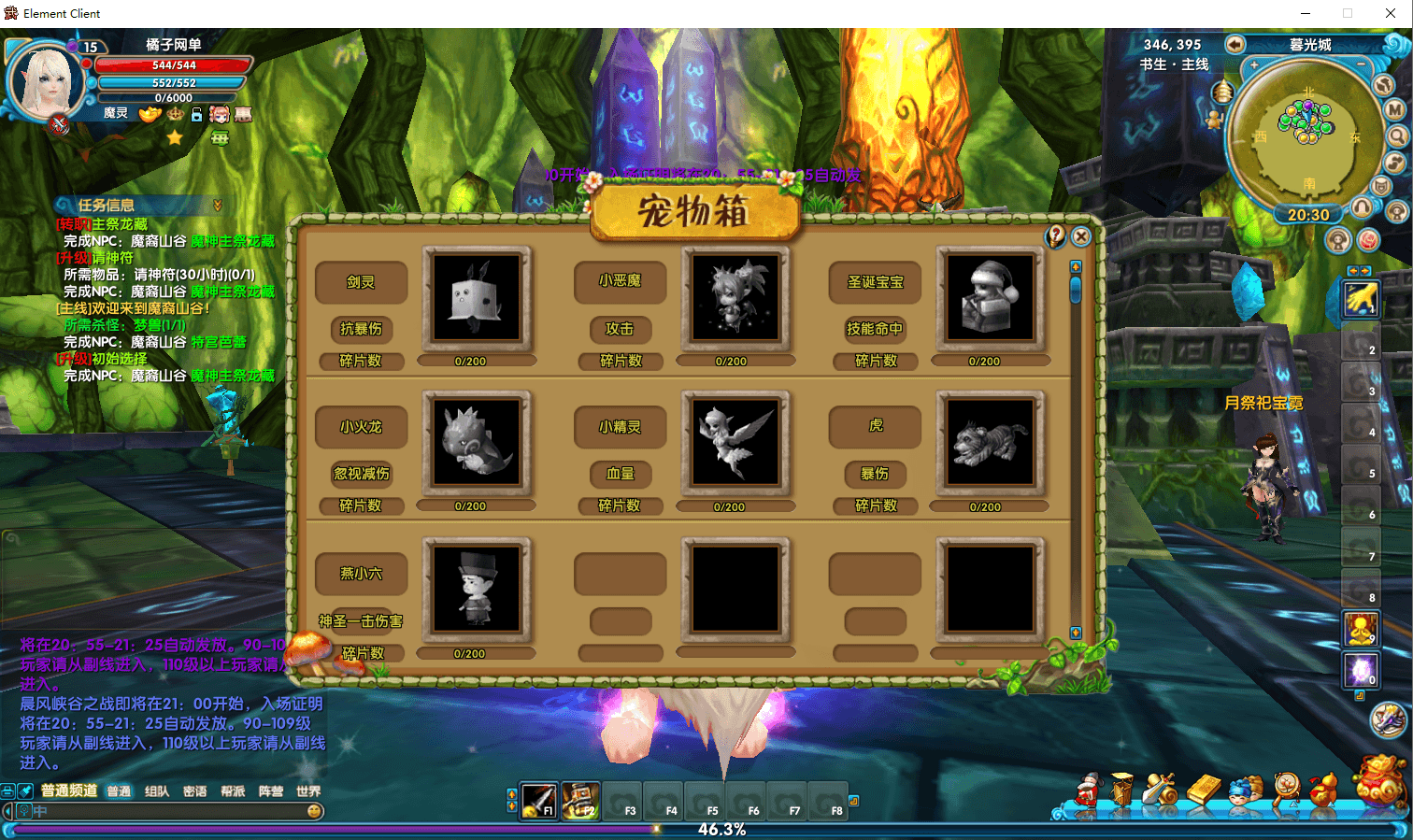Select the 燕小六 pet portrait
The width and height of the screenshot is (1413, 840).
pyautogui.click(x=477, y=589)
